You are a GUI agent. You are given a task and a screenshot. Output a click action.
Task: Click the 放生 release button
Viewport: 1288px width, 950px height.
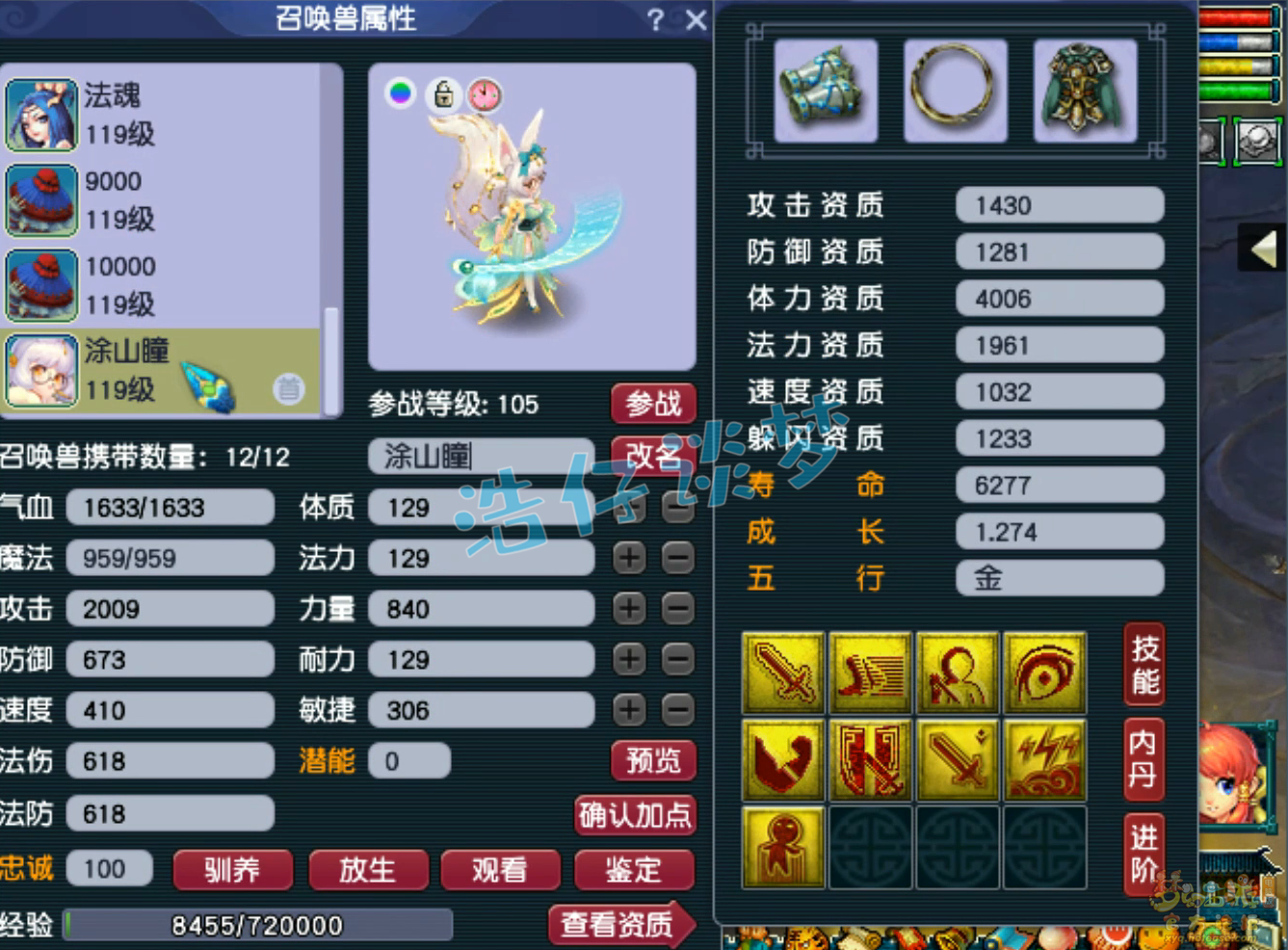368,870
